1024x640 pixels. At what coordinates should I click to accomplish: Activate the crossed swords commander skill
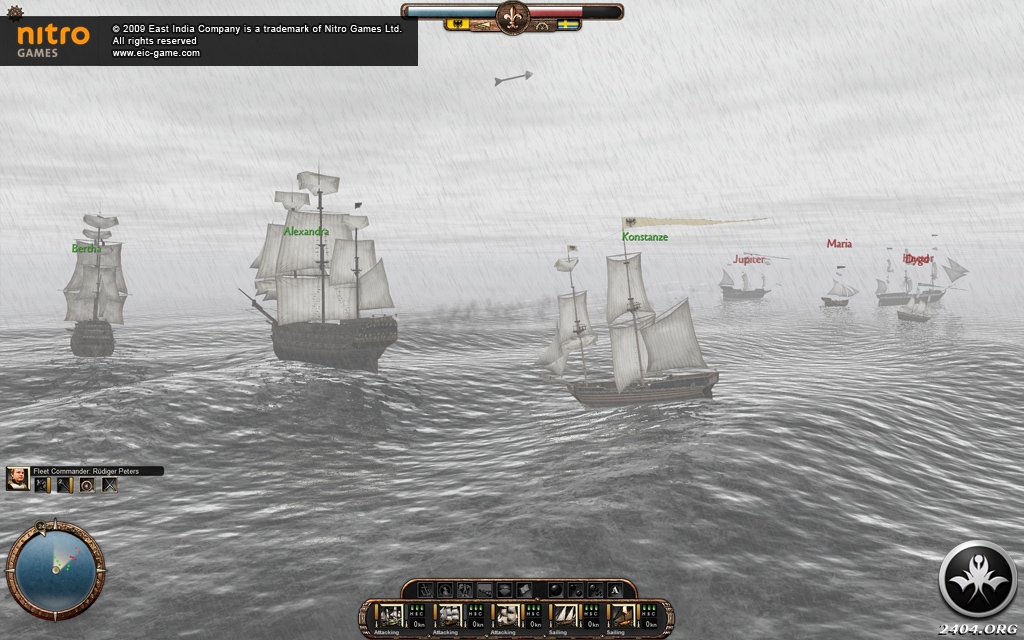coord(109,485)
